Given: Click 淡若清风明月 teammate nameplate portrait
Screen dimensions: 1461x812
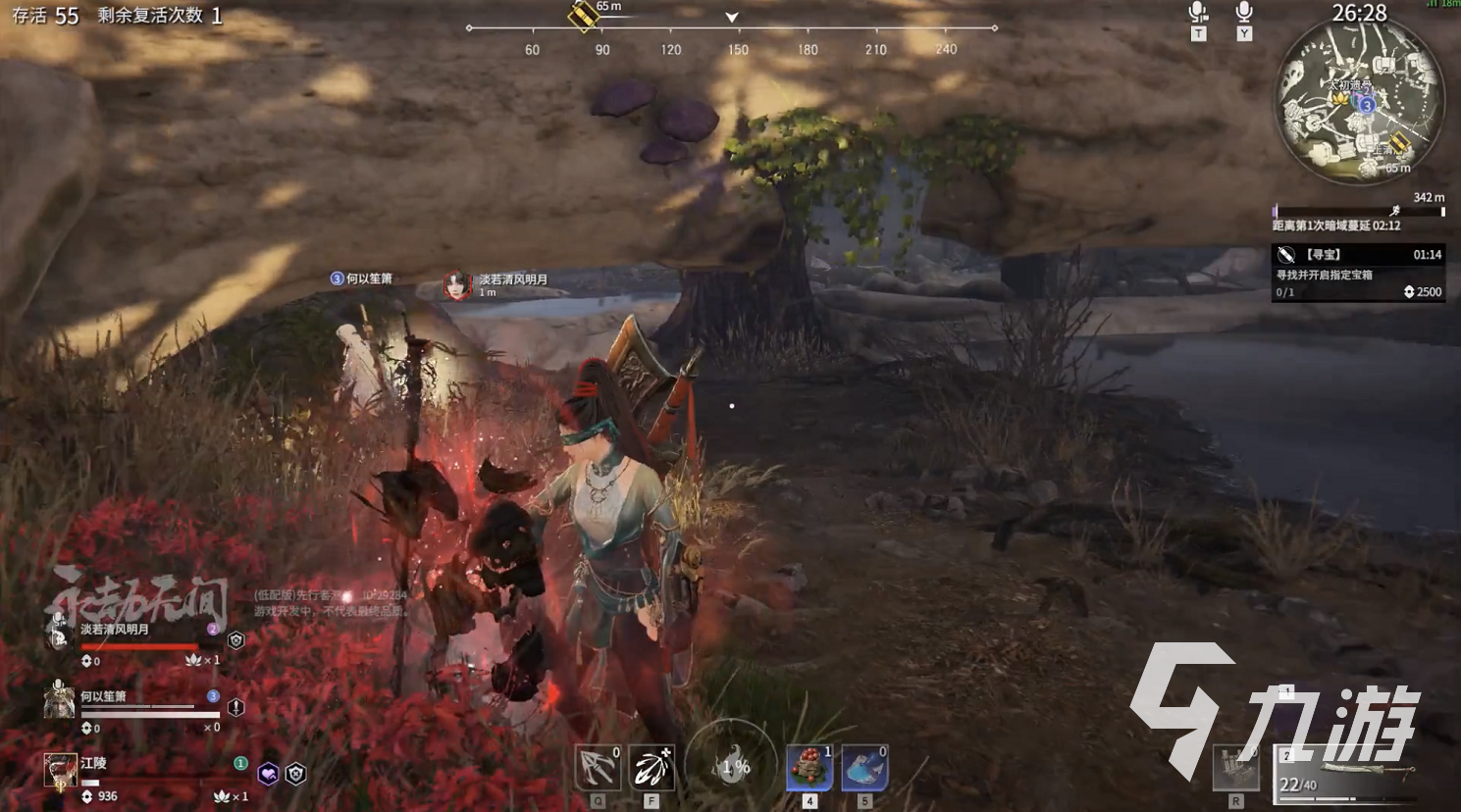Looking at the screenshot, I should (456, 285).
